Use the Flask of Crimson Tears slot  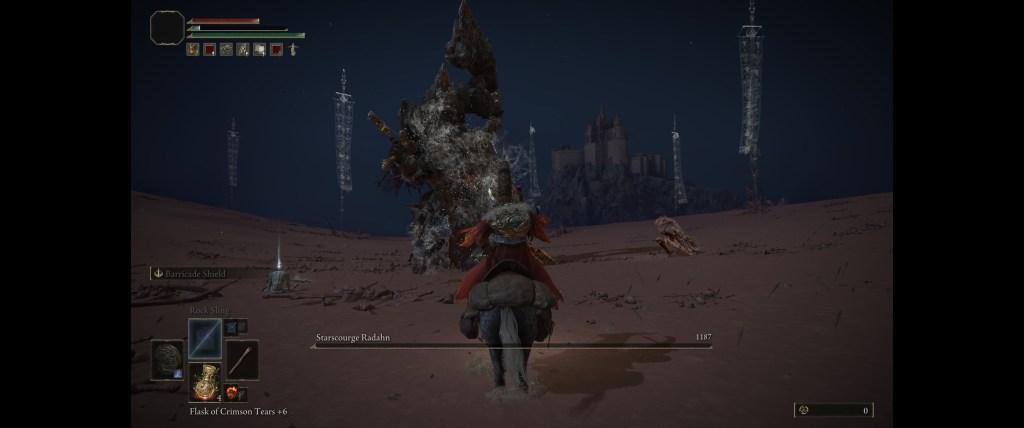[x=205, y=383]
